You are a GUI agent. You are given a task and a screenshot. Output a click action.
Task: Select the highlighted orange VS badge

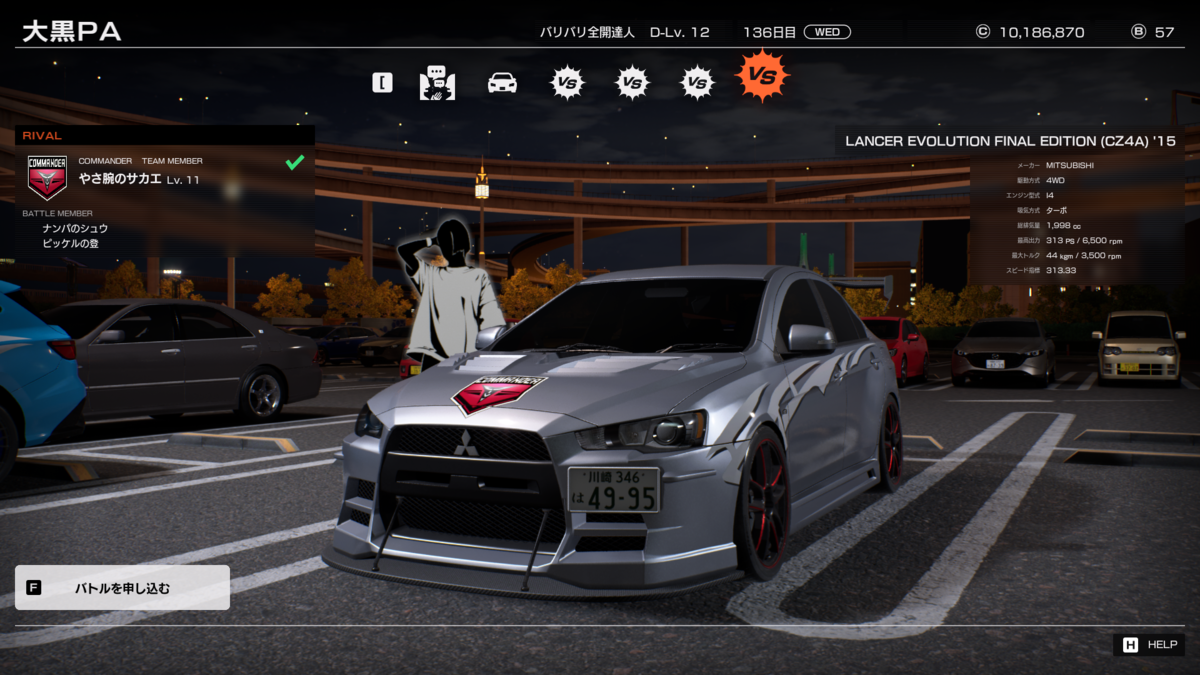763,76
